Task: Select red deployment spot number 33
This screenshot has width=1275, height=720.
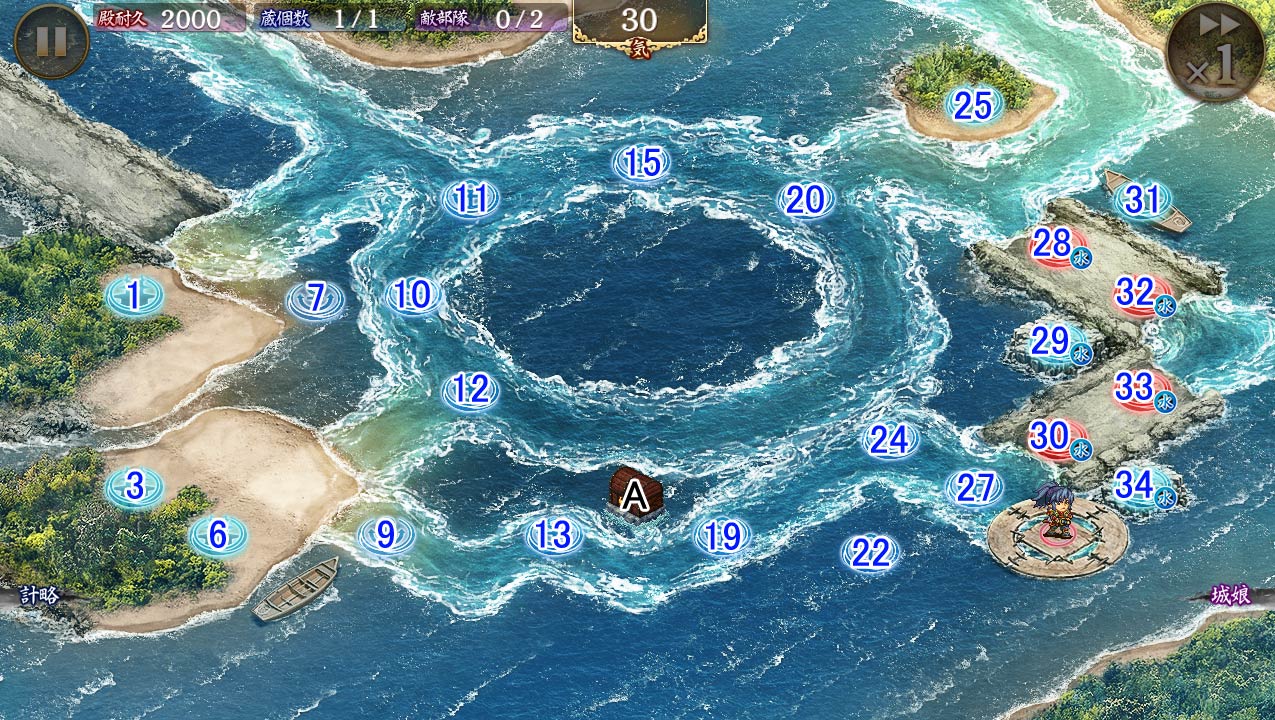Action: [x=1138, y=386]
